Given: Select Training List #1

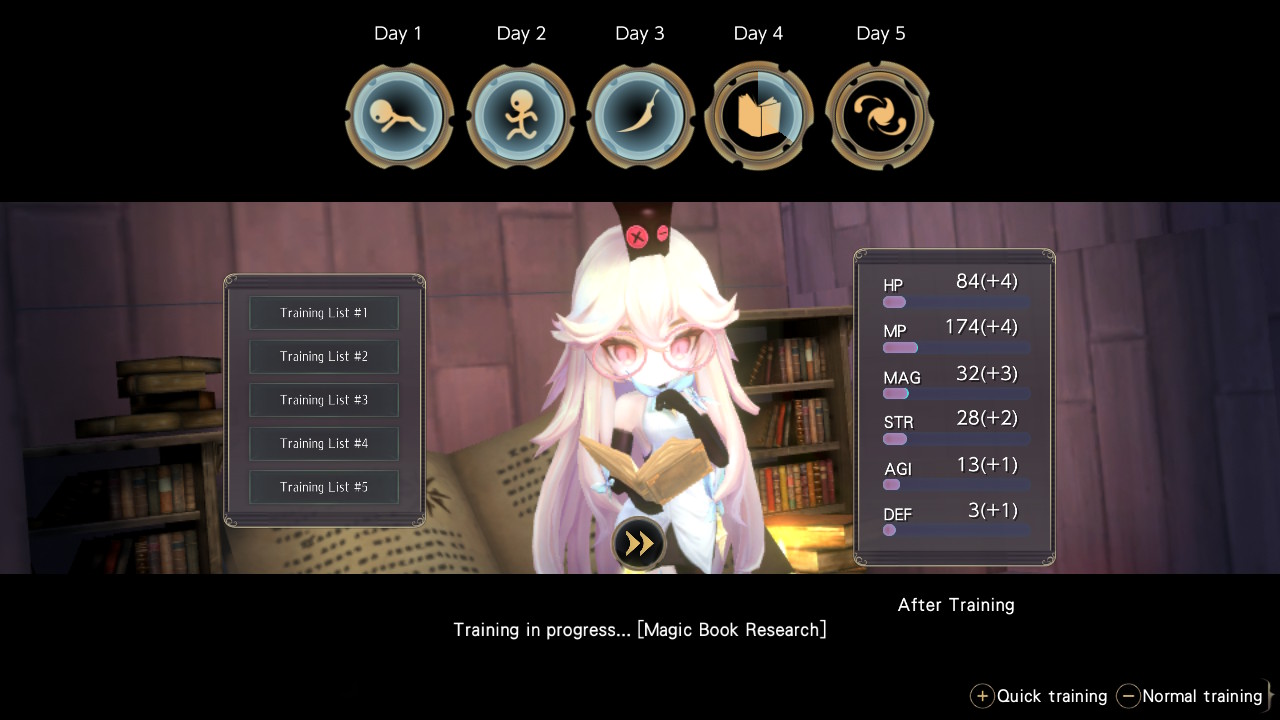Looking at the screenshot, I should pyautogui.click(x=324, y=313).
